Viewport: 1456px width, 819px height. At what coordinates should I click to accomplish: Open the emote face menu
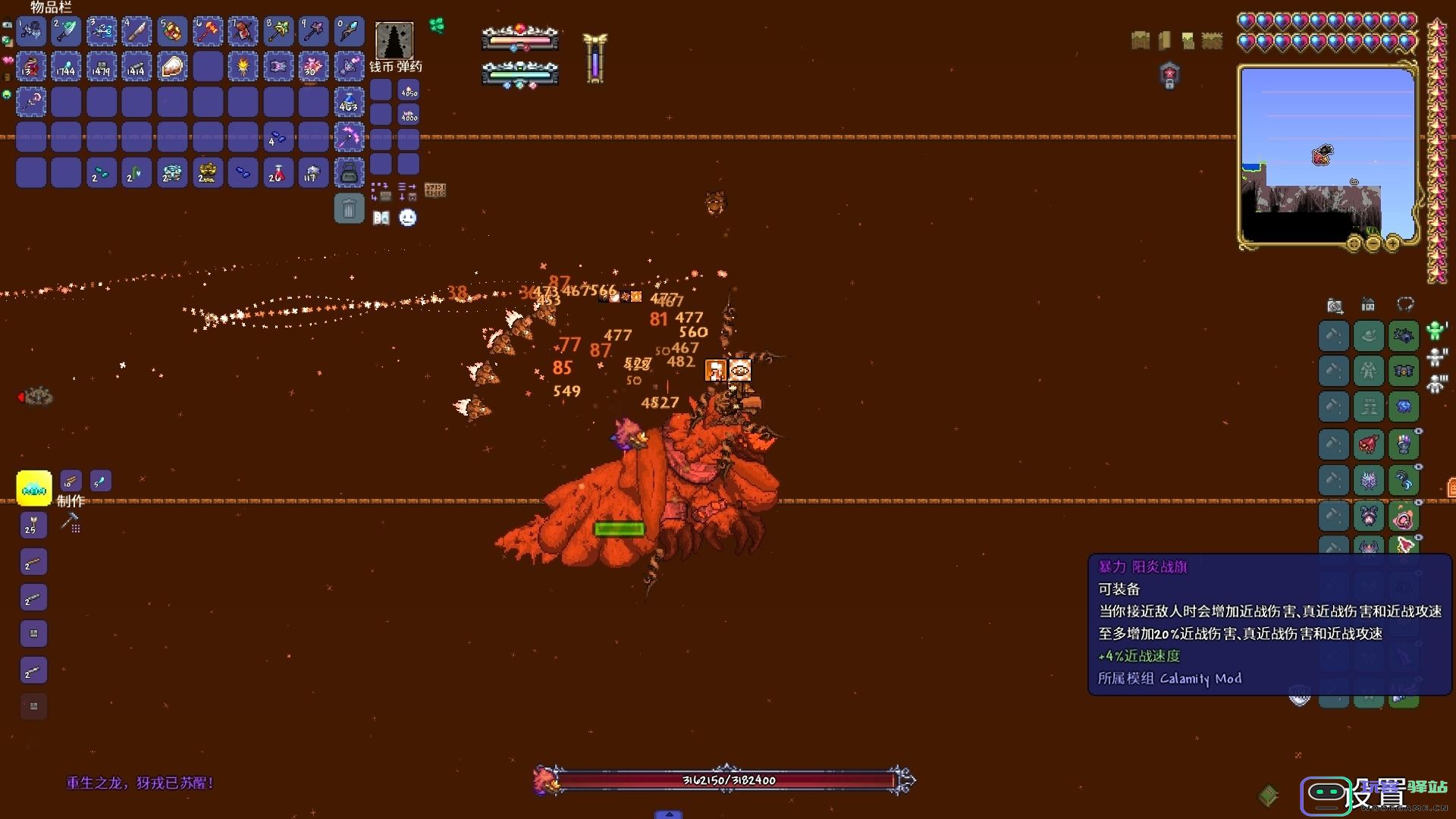(408, 218)
